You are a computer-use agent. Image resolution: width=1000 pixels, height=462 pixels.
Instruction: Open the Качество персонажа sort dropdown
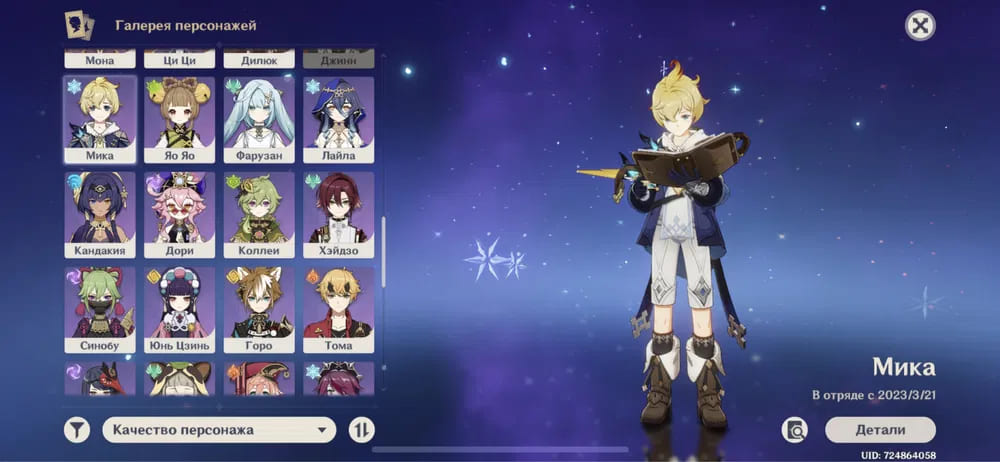click(219, 430)
